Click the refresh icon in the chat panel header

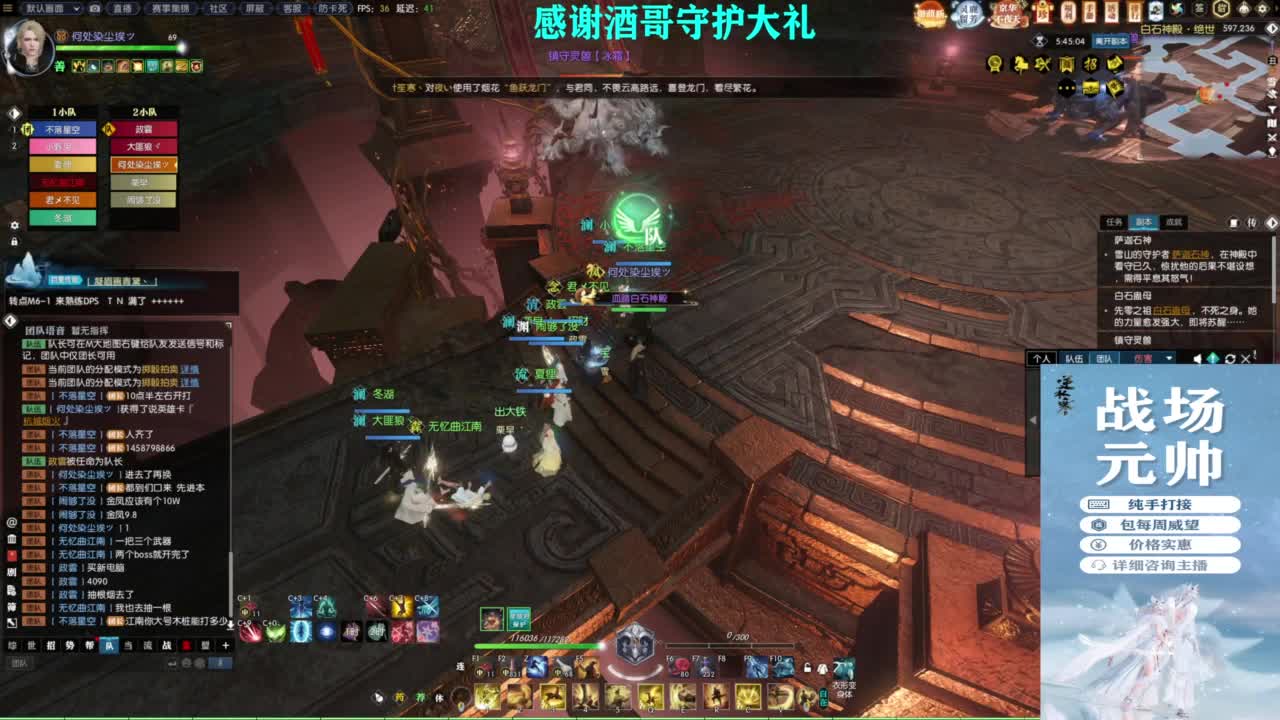[1228, 358]
